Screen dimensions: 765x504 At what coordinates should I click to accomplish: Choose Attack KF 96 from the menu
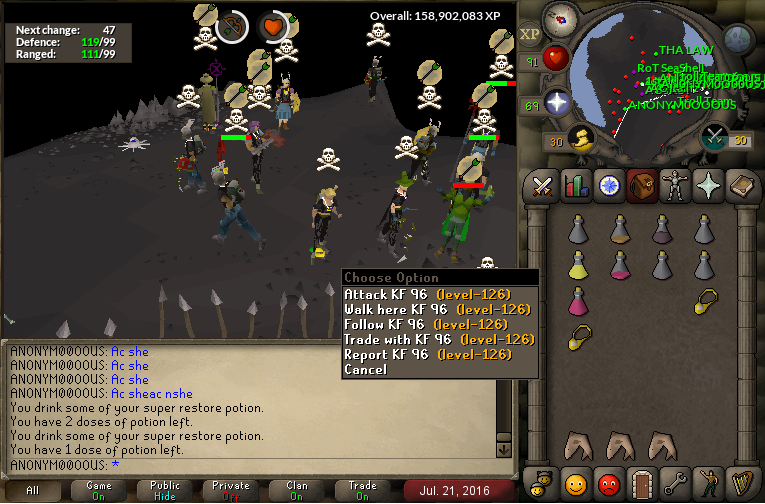(x=427, y=294)
